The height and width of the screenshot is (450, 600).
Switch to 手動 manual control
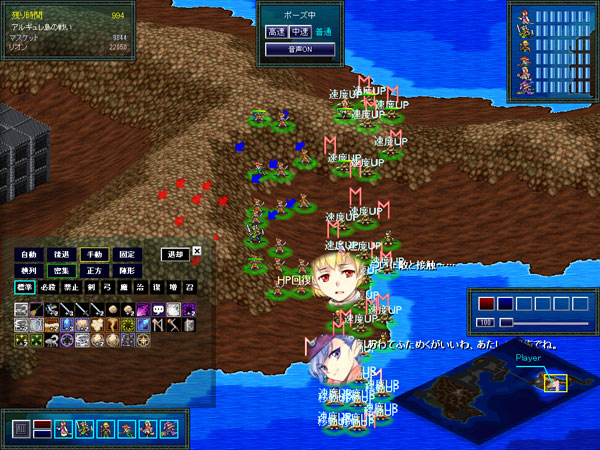coord(95,255)
